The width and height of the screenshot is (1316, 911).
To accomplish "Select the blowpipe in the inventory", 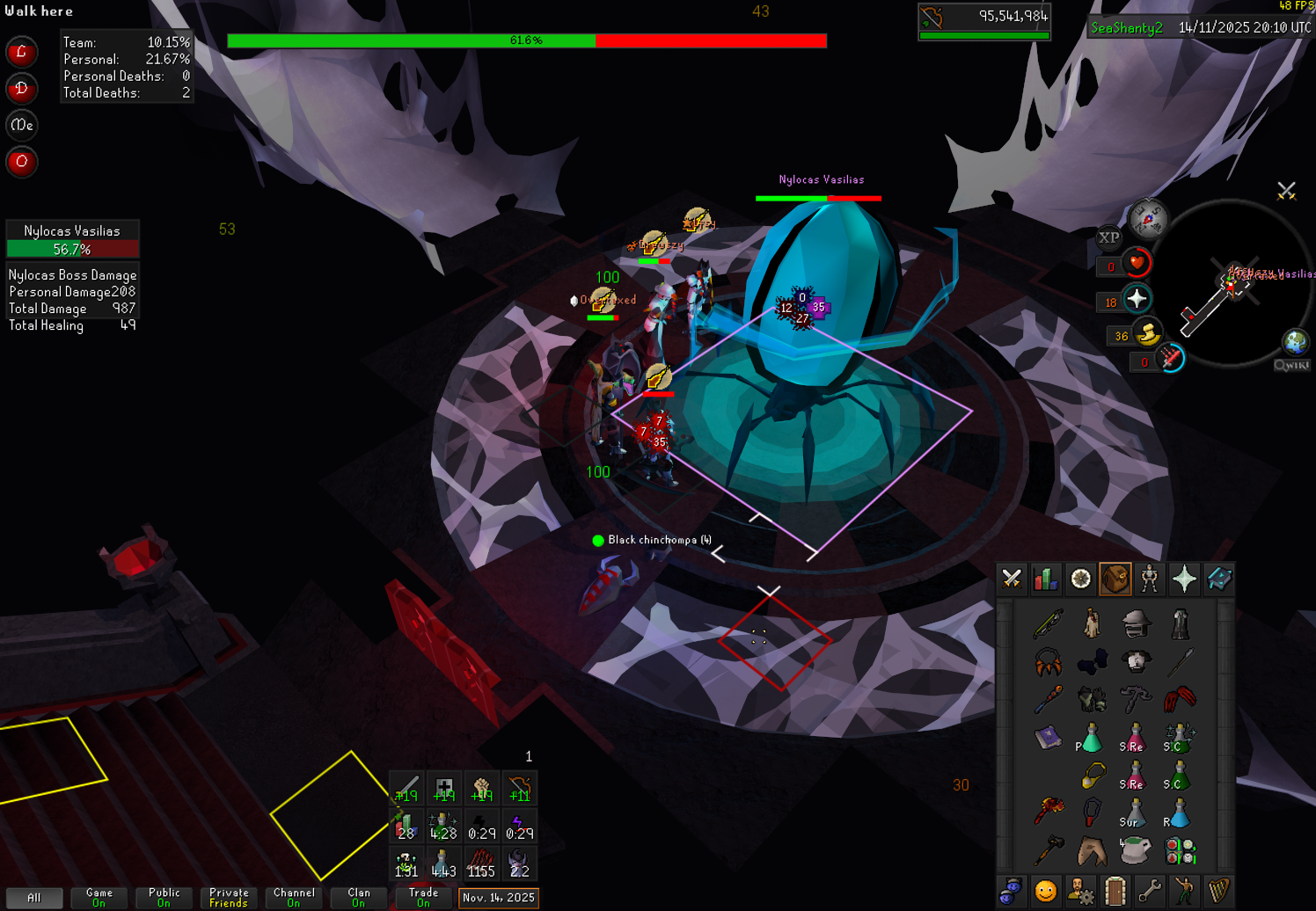I will pos(1048,623).
